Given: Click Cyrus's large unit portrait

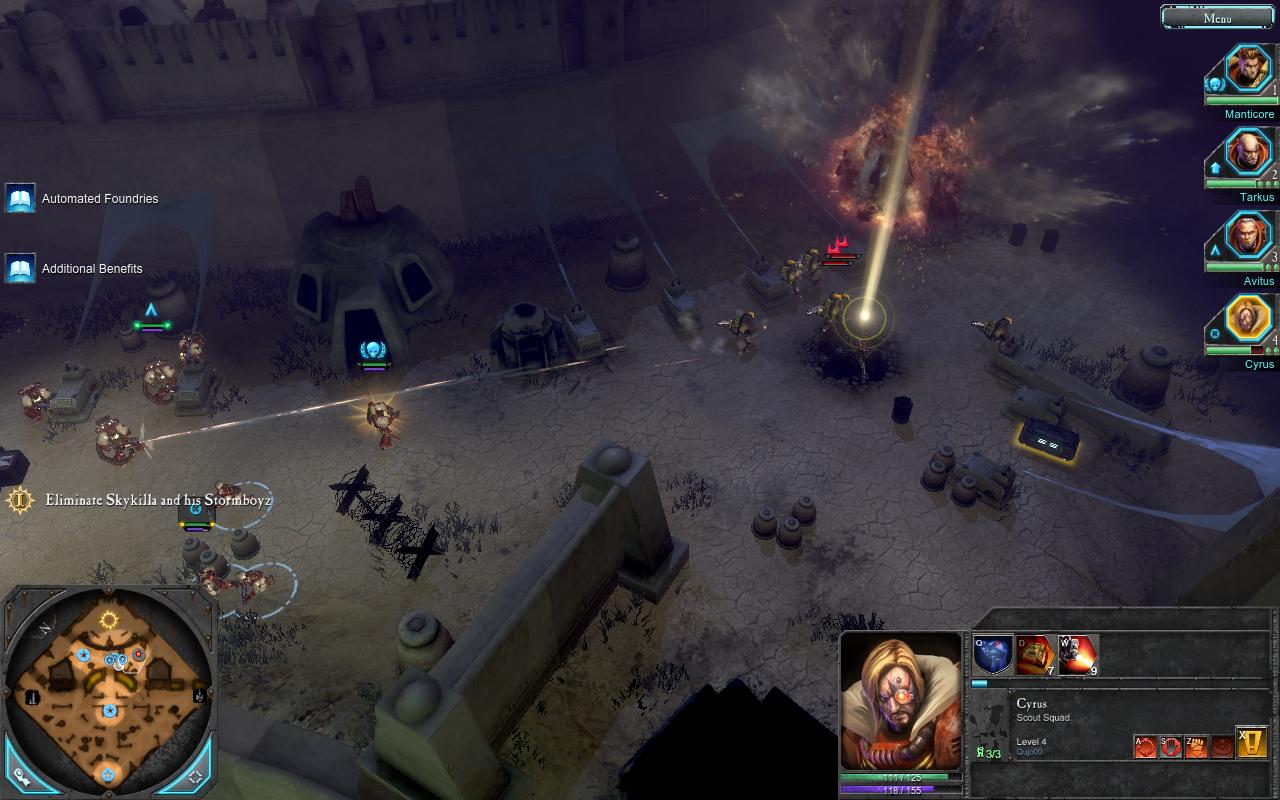Looking at the screenshot, I should pos(901,700).
